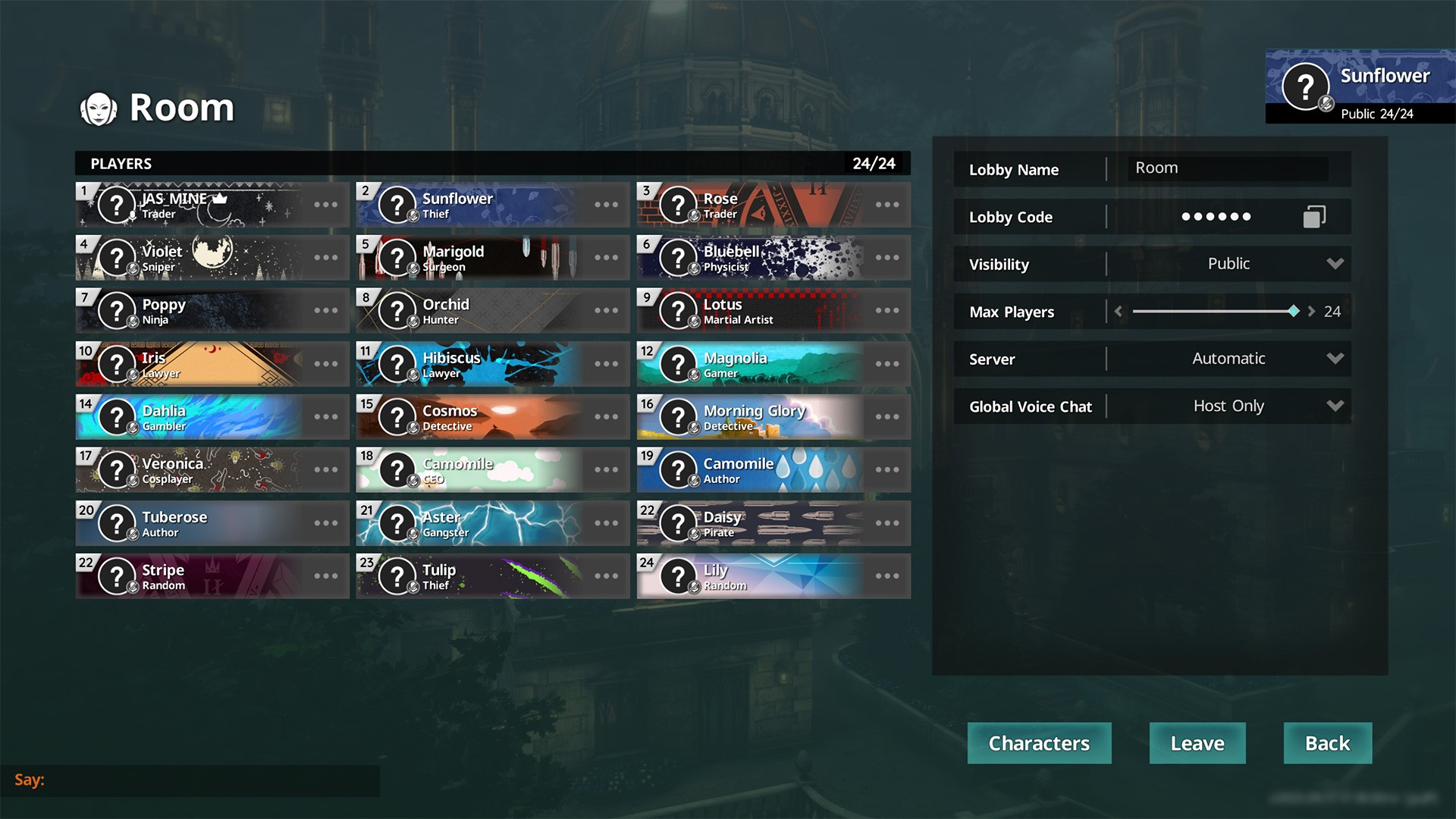Leave the current lobby
The image size is (1456, 819).
pyautogui.click(x=1197, y=743)
